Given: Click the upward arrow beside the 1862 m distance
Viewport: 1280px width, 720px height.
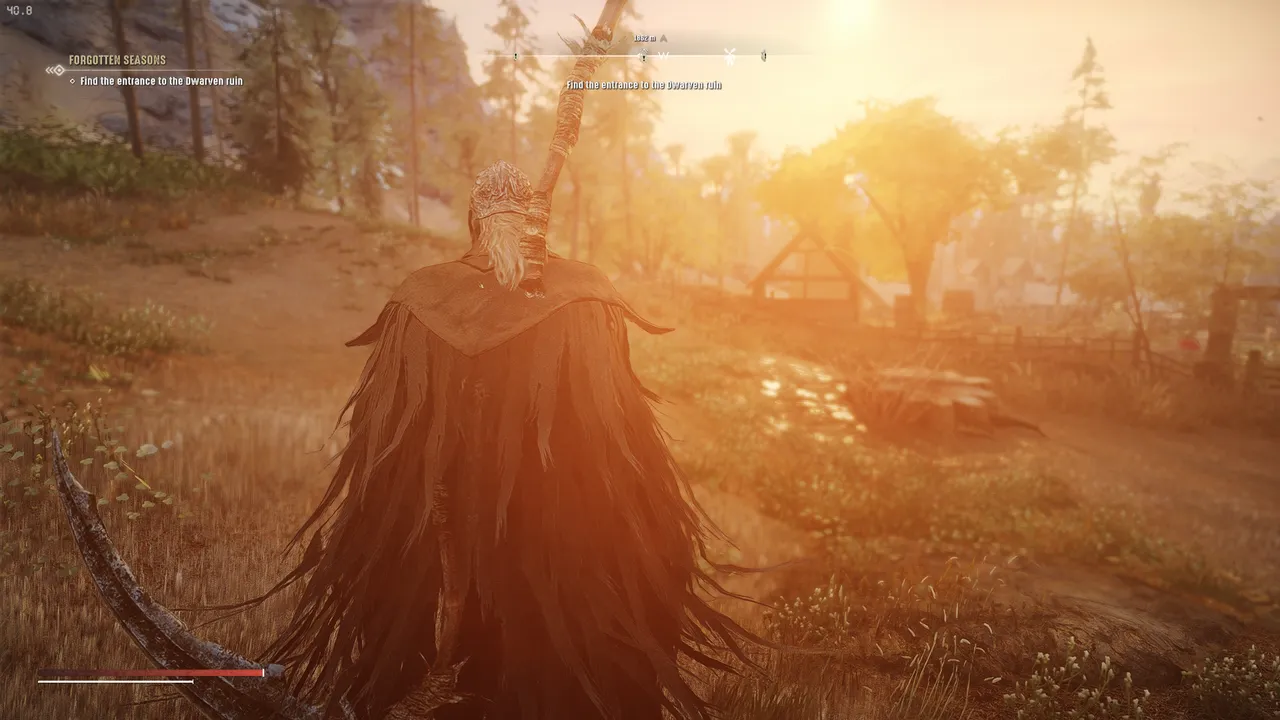Looking at the screenshot, I should [663, 37].
